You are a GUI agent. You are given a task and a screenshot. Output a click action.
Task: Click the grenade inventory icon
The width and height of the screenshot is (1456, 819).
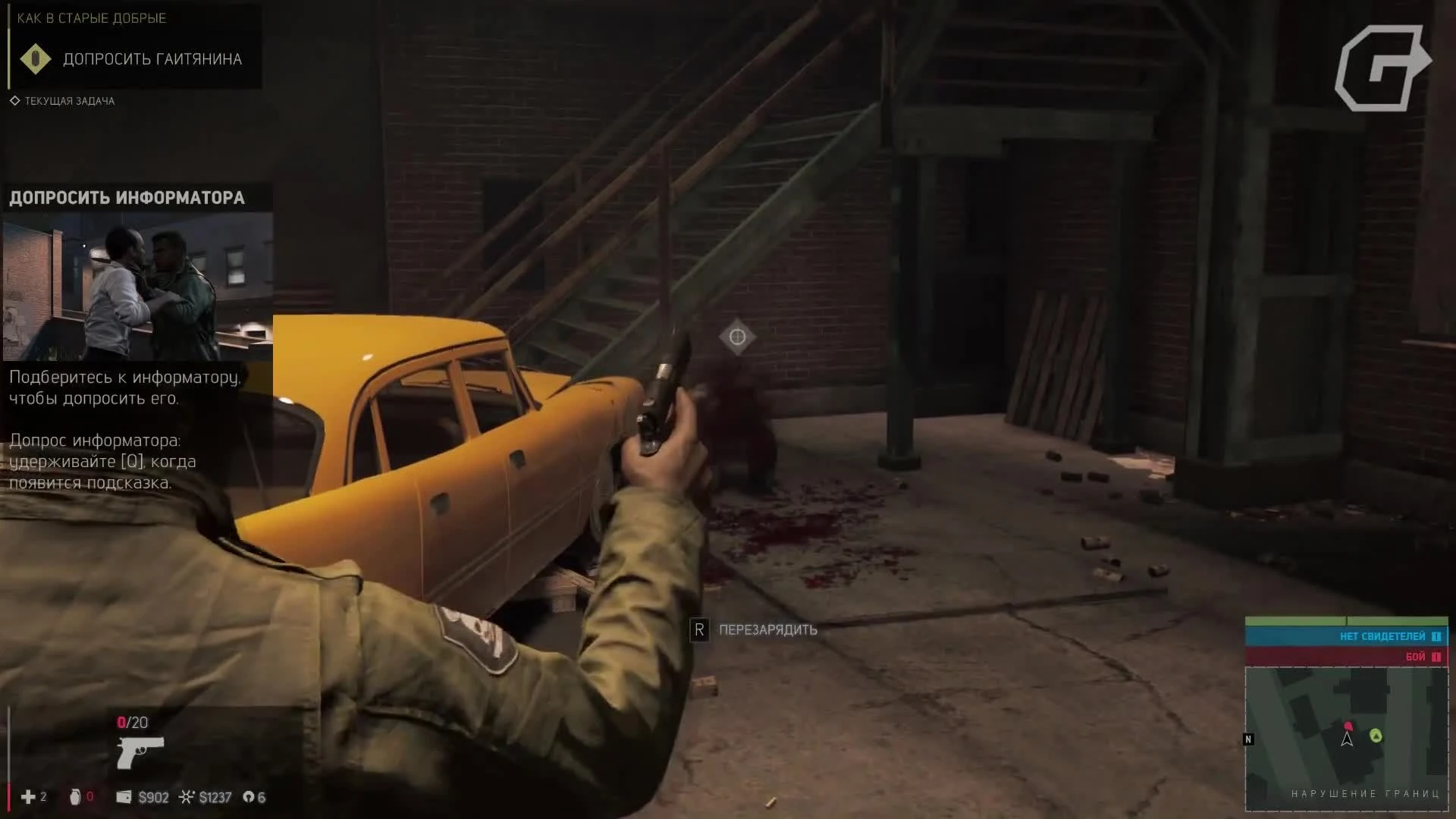click(x=76, y=797)
